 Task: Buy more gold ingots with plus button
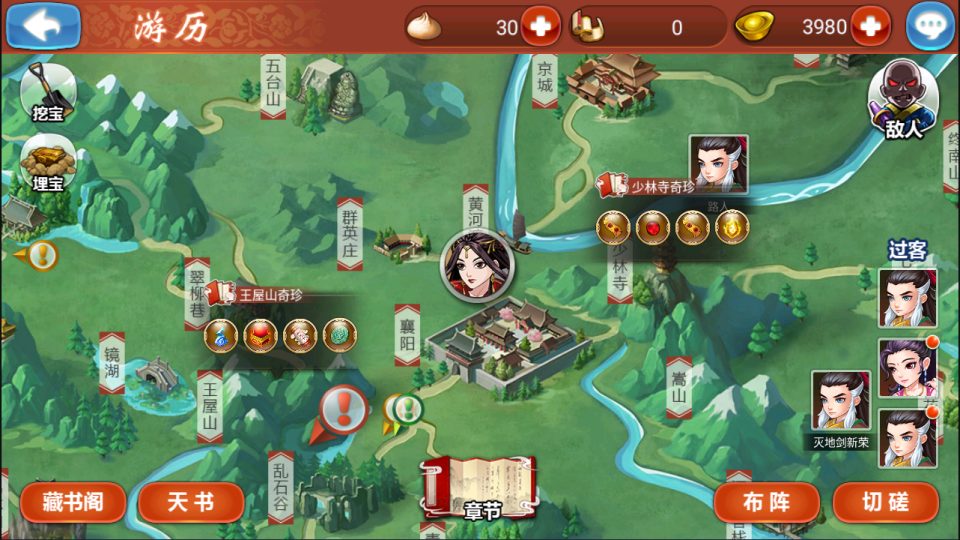pos(870,26)
